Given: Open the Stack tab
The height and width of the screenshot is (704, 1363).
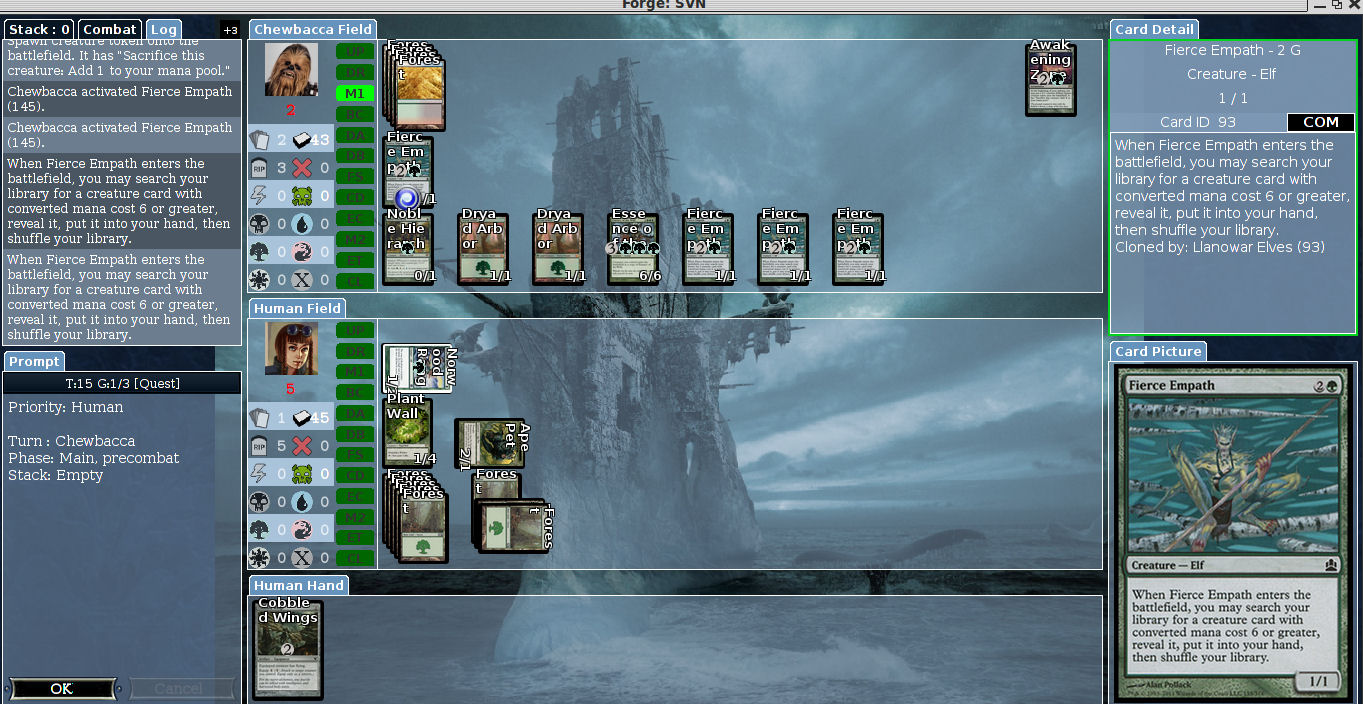Looking at the screenshot, I should coord(39,29).
